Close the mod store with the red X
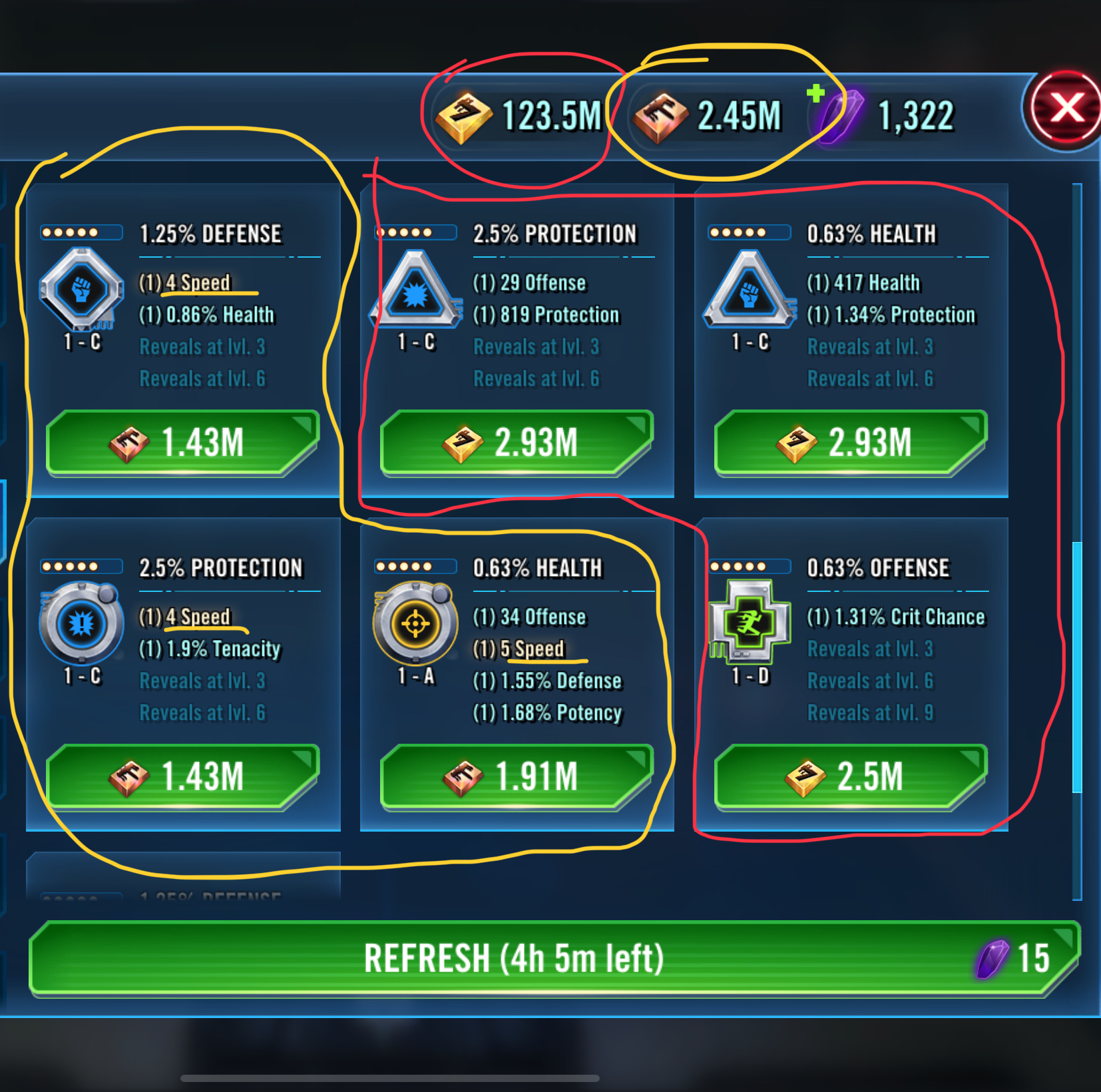1101x1092 pixels. (x=1065, y=109)
